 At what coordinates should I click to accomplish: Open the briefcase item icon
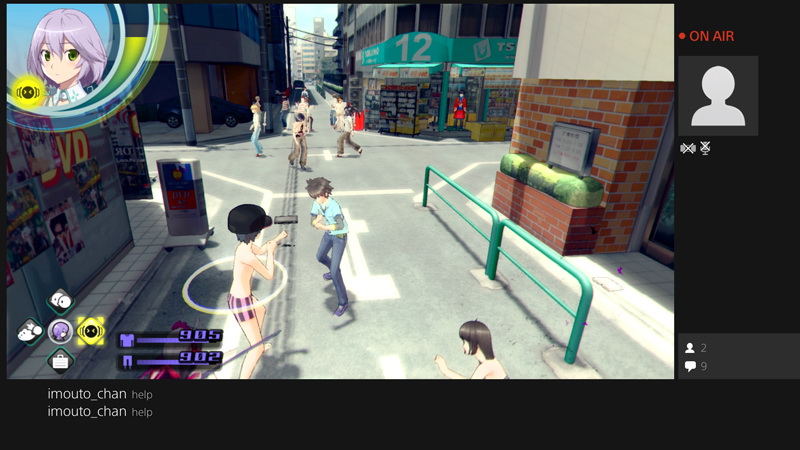[x=60, y=360]
